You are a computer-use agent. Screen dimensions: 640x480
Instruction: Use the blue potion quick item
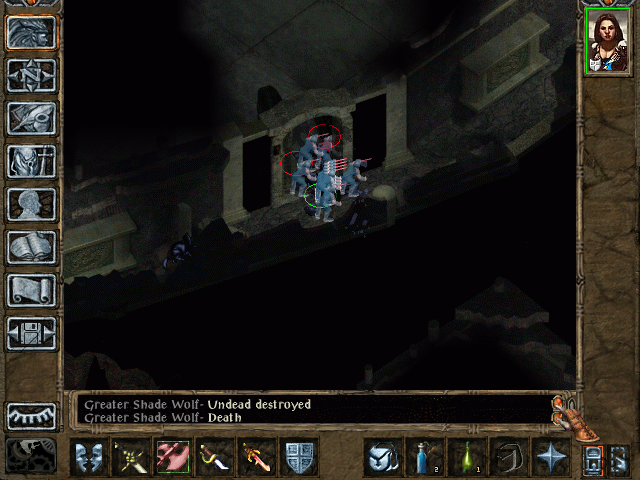(x=424, y=458)
